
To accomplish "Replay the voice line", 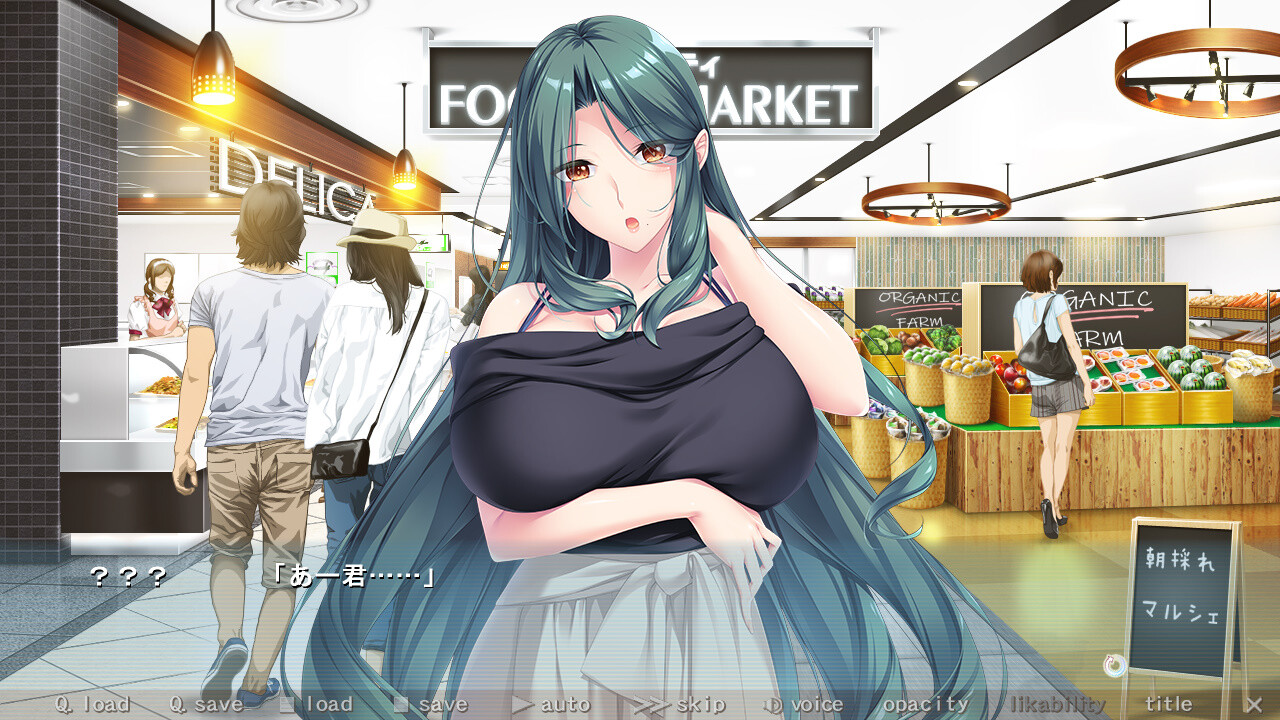I will (804, 704).
